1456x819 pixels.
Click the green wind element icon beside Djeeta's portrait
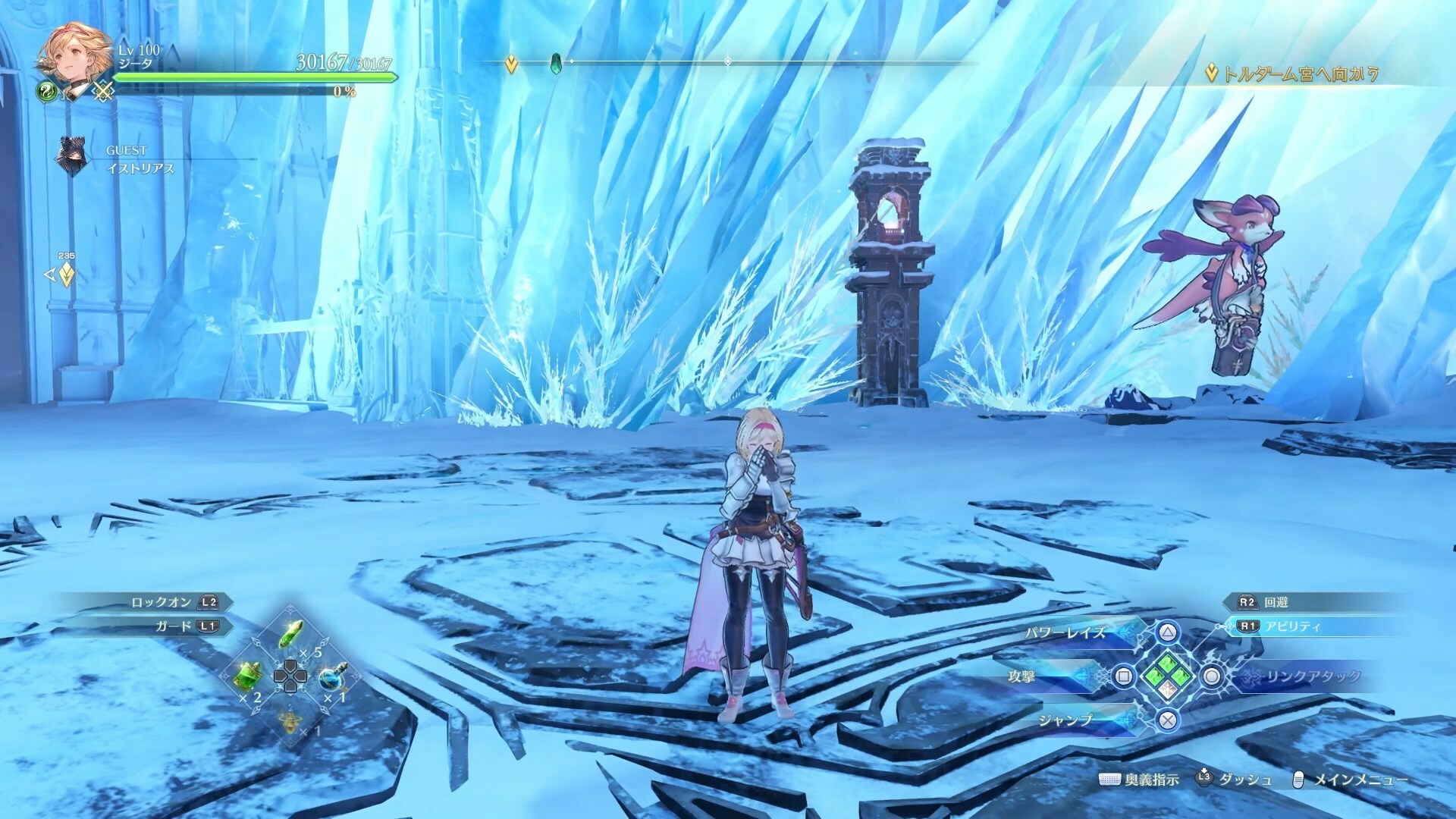47,91
